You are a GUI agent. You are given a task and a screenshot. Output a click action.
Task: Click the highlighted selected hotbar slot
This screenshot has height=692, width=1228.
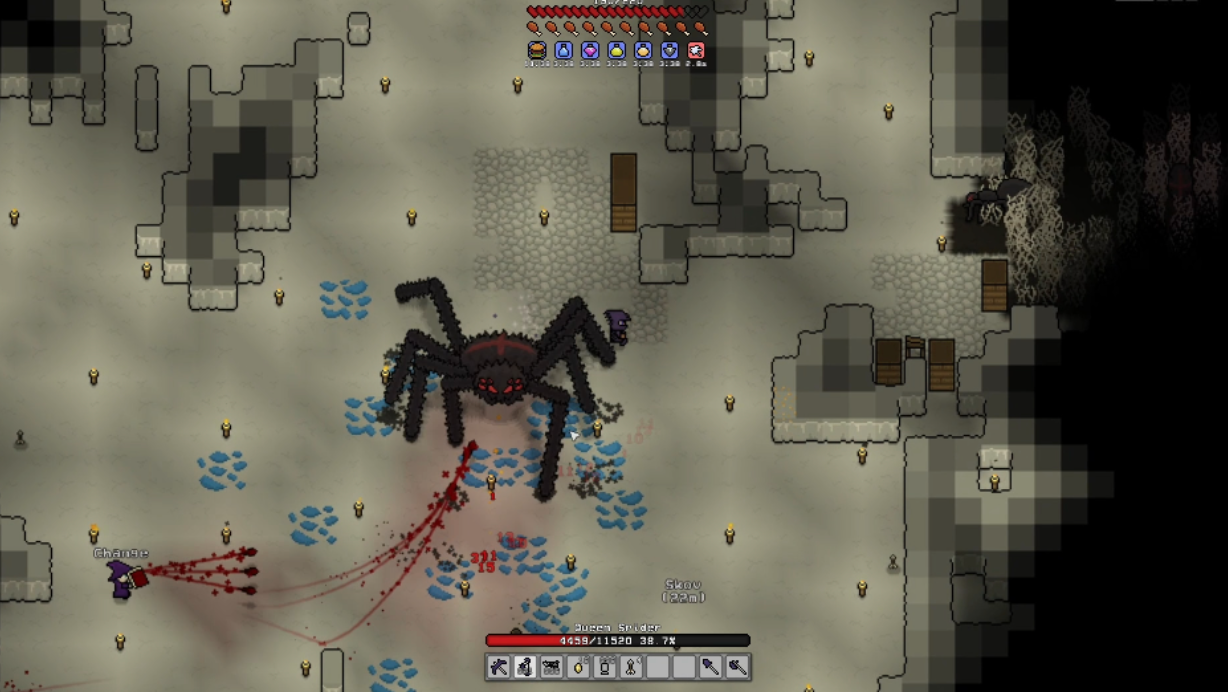pyautogui.click(x=525, y=667)
